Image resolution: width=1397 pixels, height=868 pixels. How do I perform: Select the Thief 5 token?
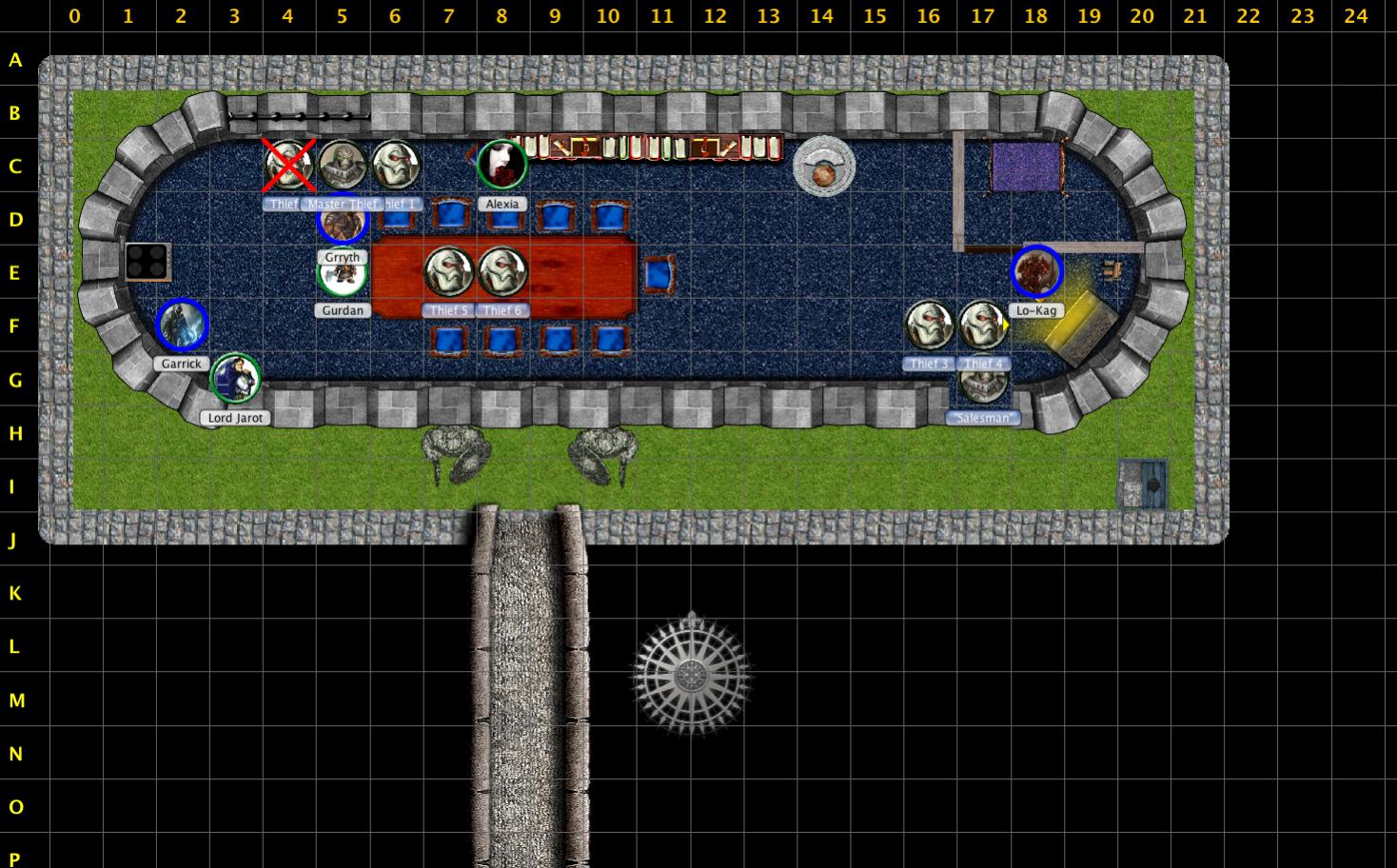(x=448, y=272)
